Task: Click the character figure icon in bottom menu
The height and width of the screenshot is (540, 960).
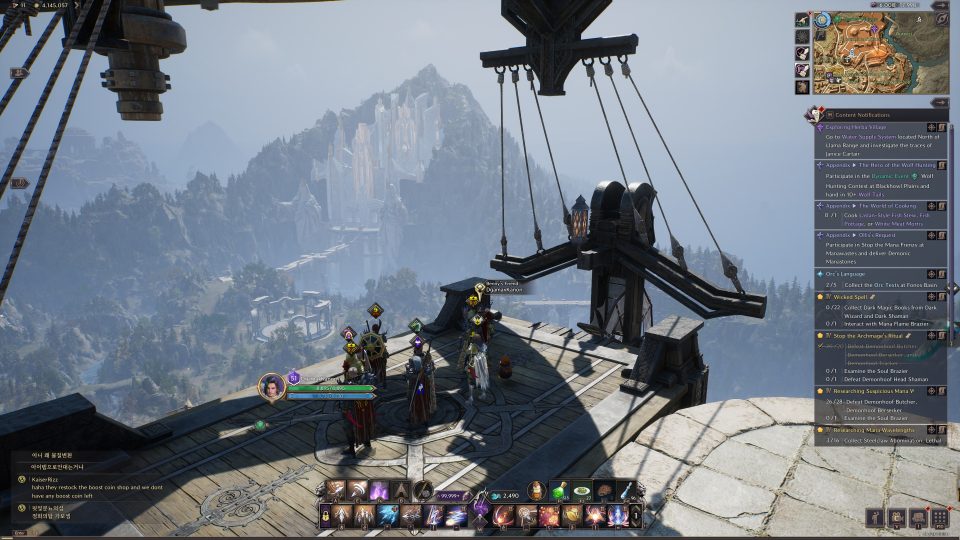Action: coord(875,517)
